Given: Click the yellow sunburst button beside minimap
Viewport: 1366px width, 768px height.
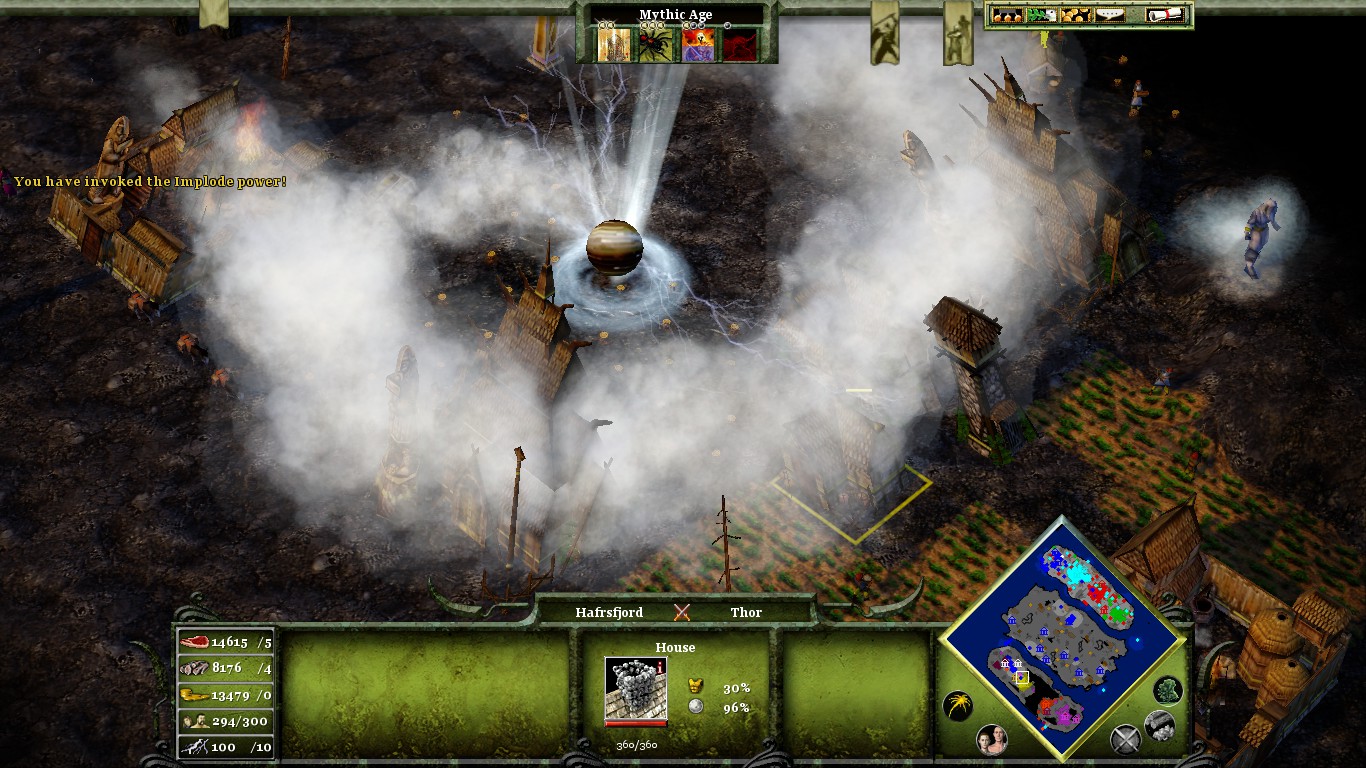Looking at the screenshot, I should [x=957, y=706].
